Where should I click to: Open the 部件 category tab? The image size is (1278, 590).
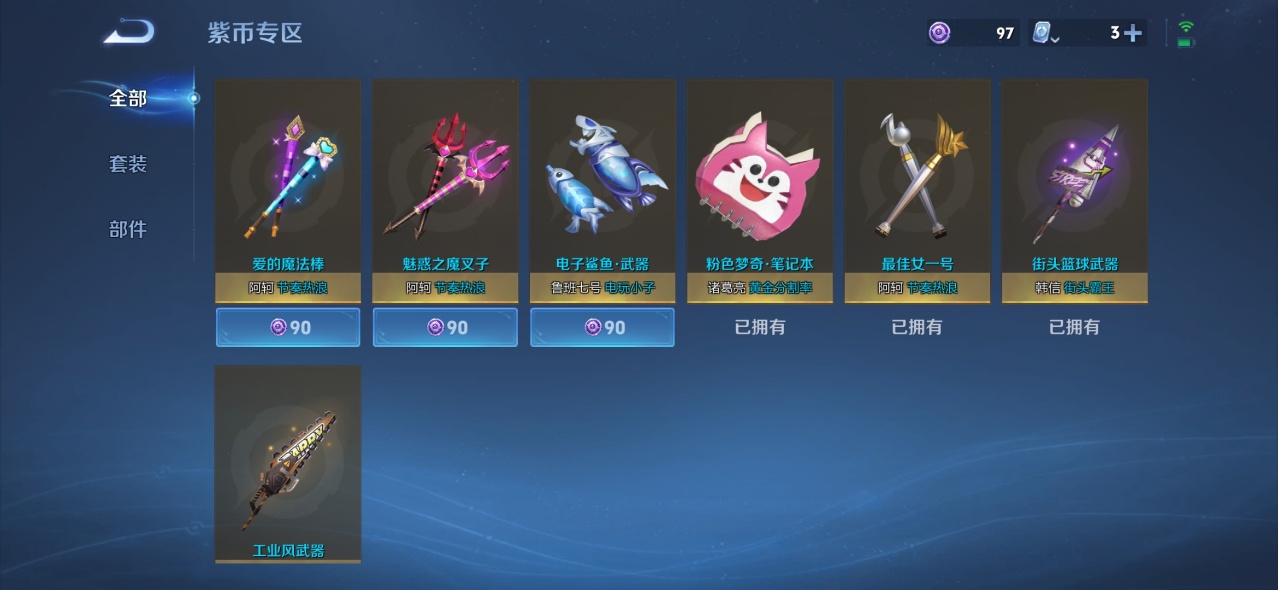click(128, 229)
